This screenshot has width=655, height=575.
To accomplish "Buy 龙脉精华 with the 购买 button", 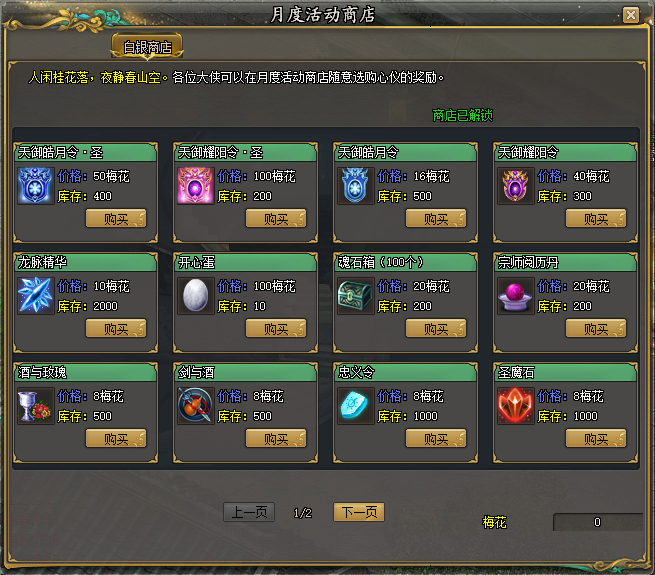I will click(116, 329).
